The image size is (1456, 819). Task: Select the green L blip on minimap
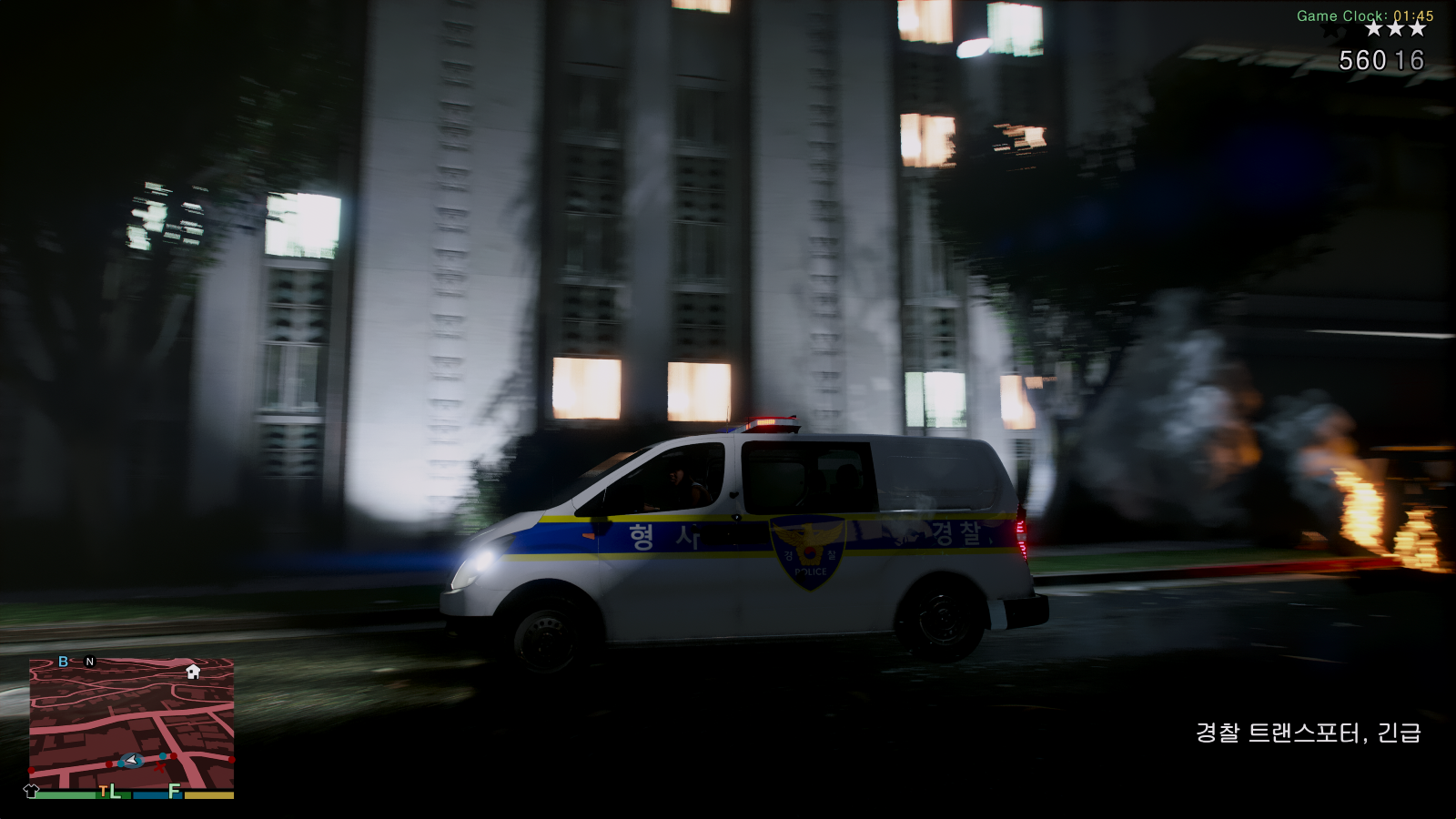point(116,792)
